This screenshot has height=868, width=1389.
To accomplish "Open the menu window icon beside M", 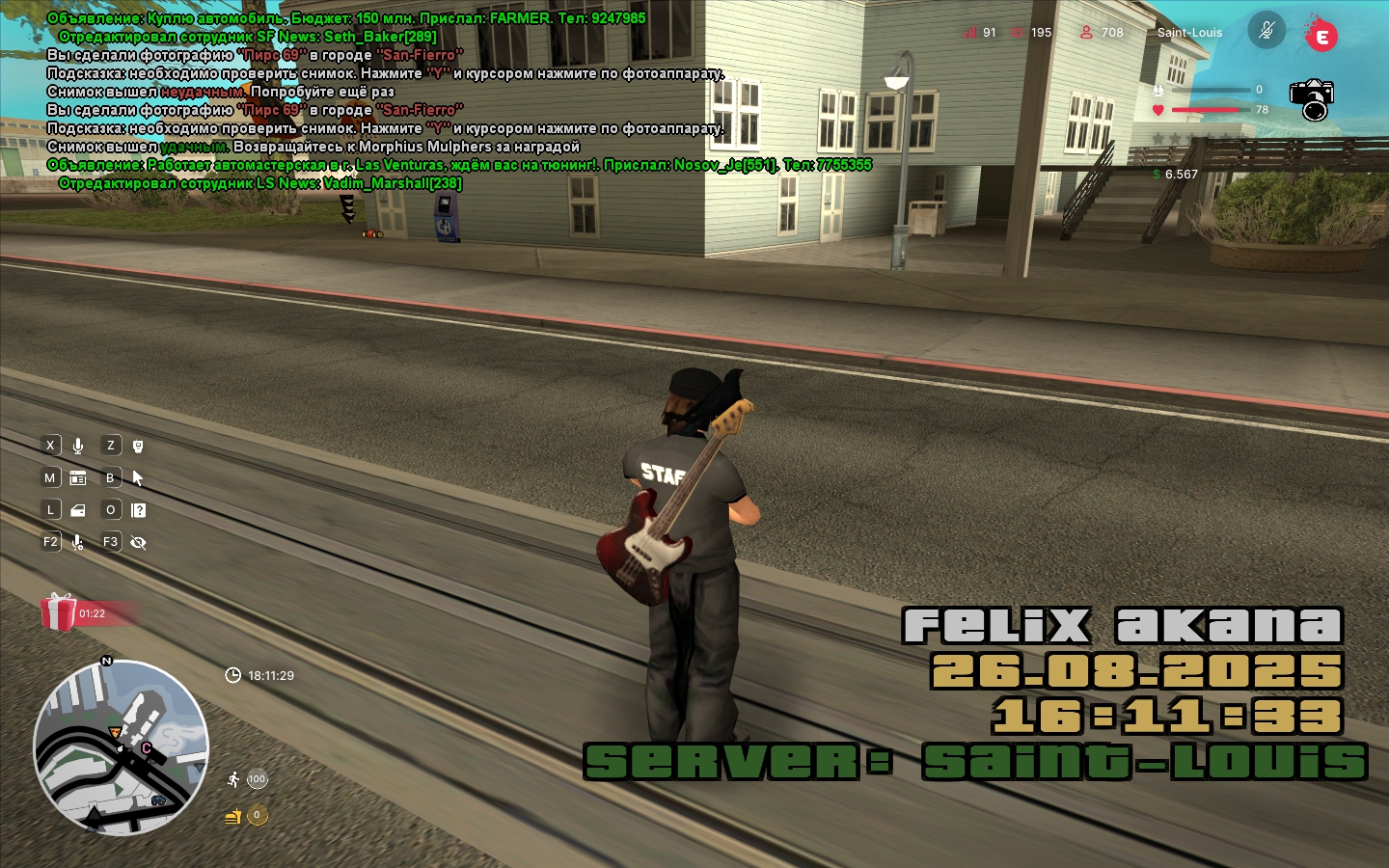I will coord(78,478).
